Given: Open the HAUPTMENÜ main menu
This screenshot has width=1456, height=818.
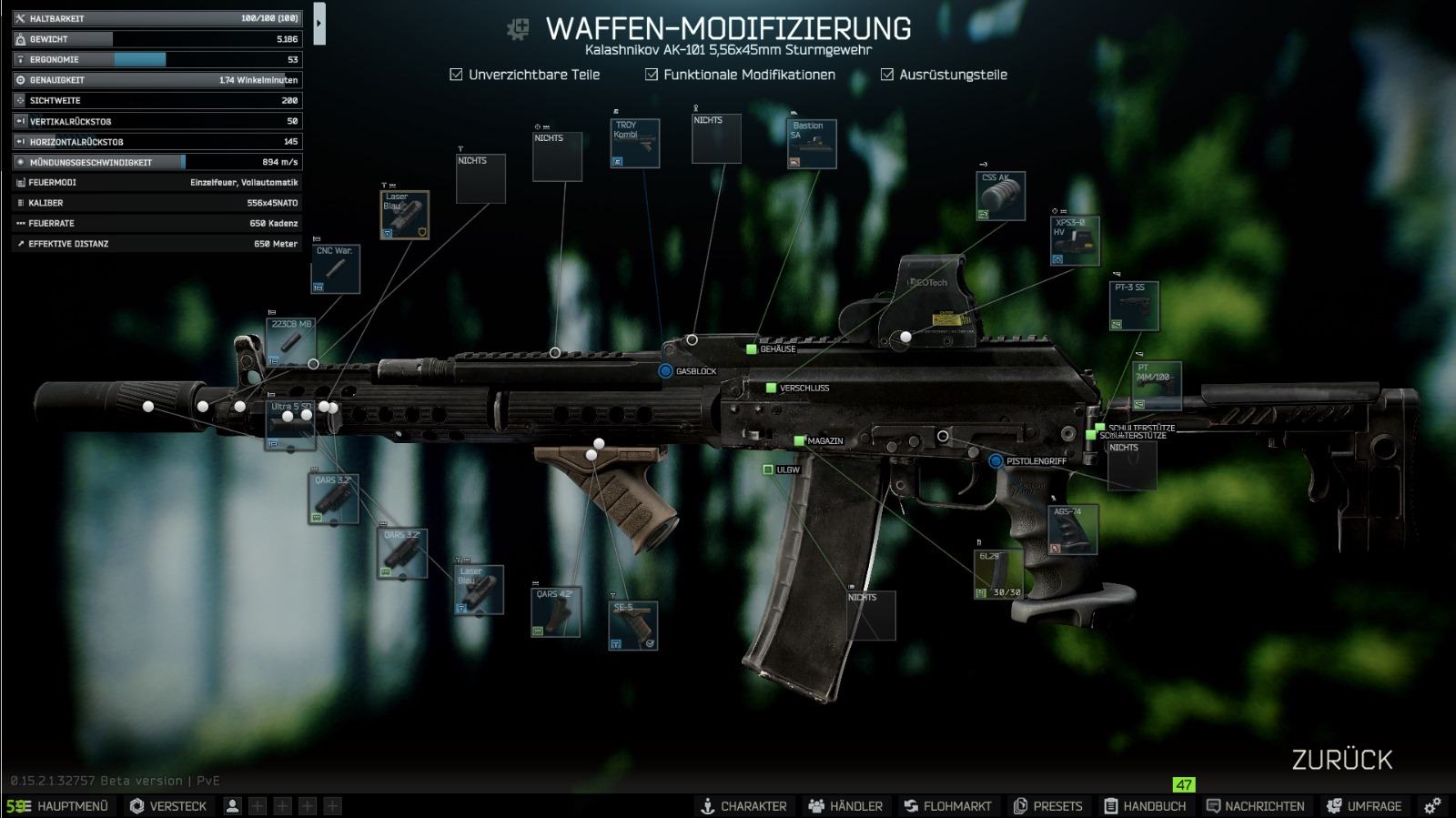Looking at the screenshot, I should pos(60,806).
